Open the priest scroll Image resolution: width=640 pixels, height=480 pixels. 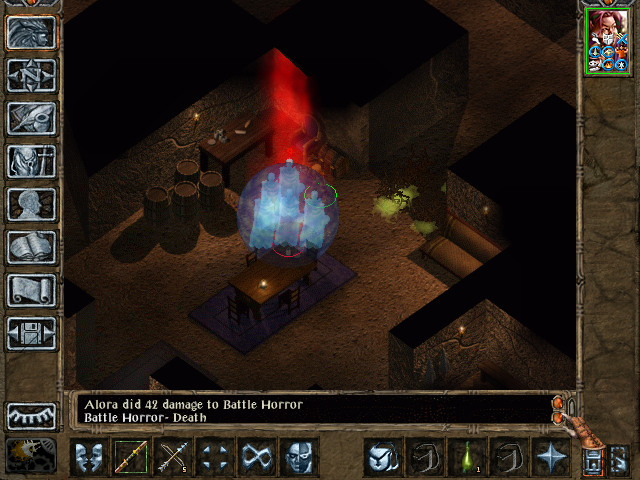pos(32,290)
